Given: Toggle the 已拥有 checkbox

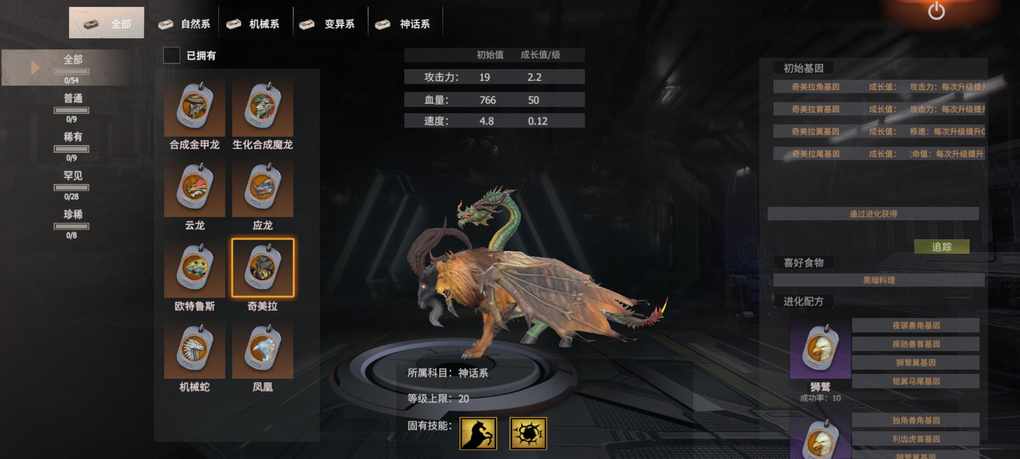Looking at the screenshot, I should point(172,56).
